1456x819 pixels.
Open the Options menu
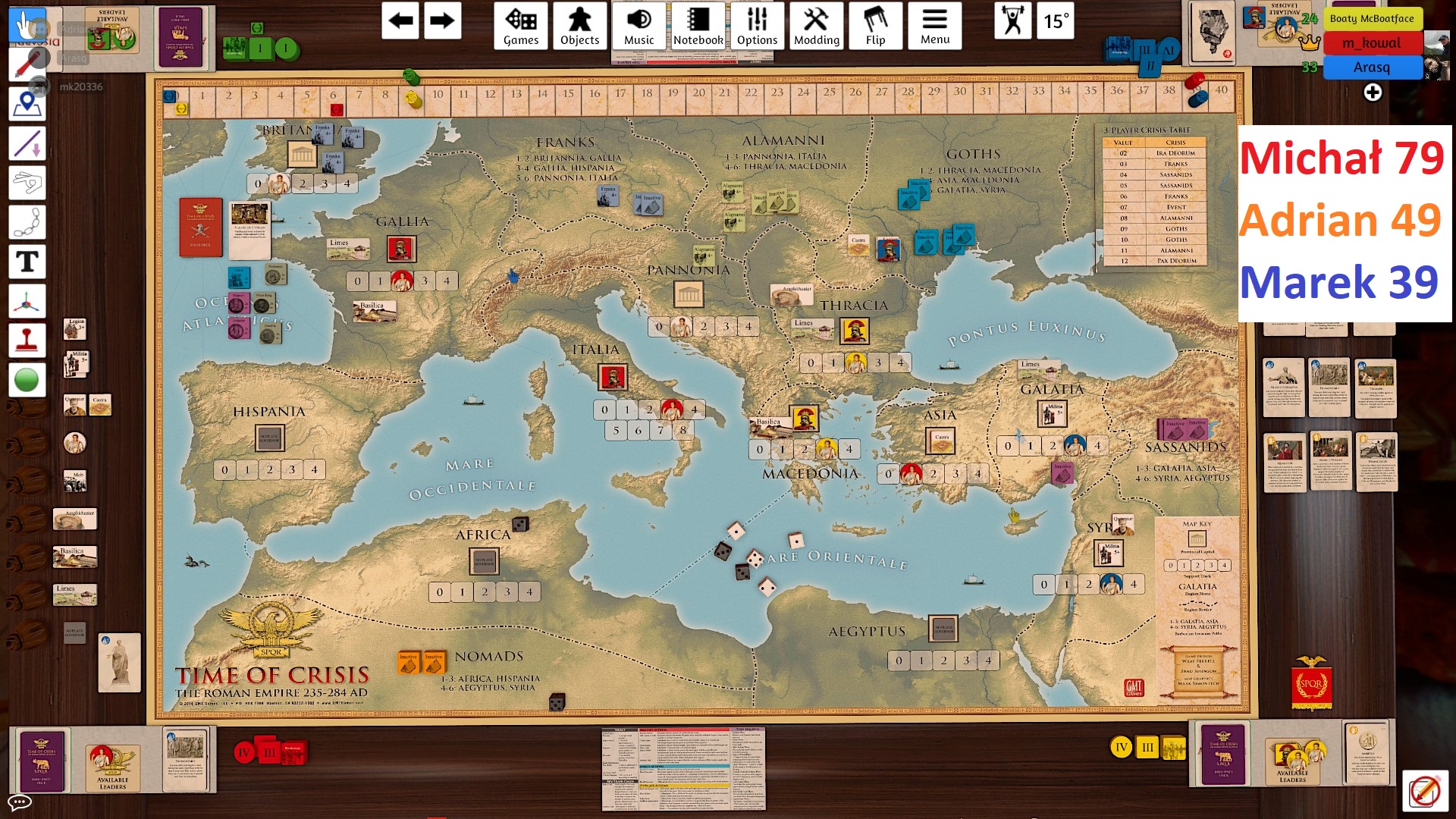pos(757,26)
